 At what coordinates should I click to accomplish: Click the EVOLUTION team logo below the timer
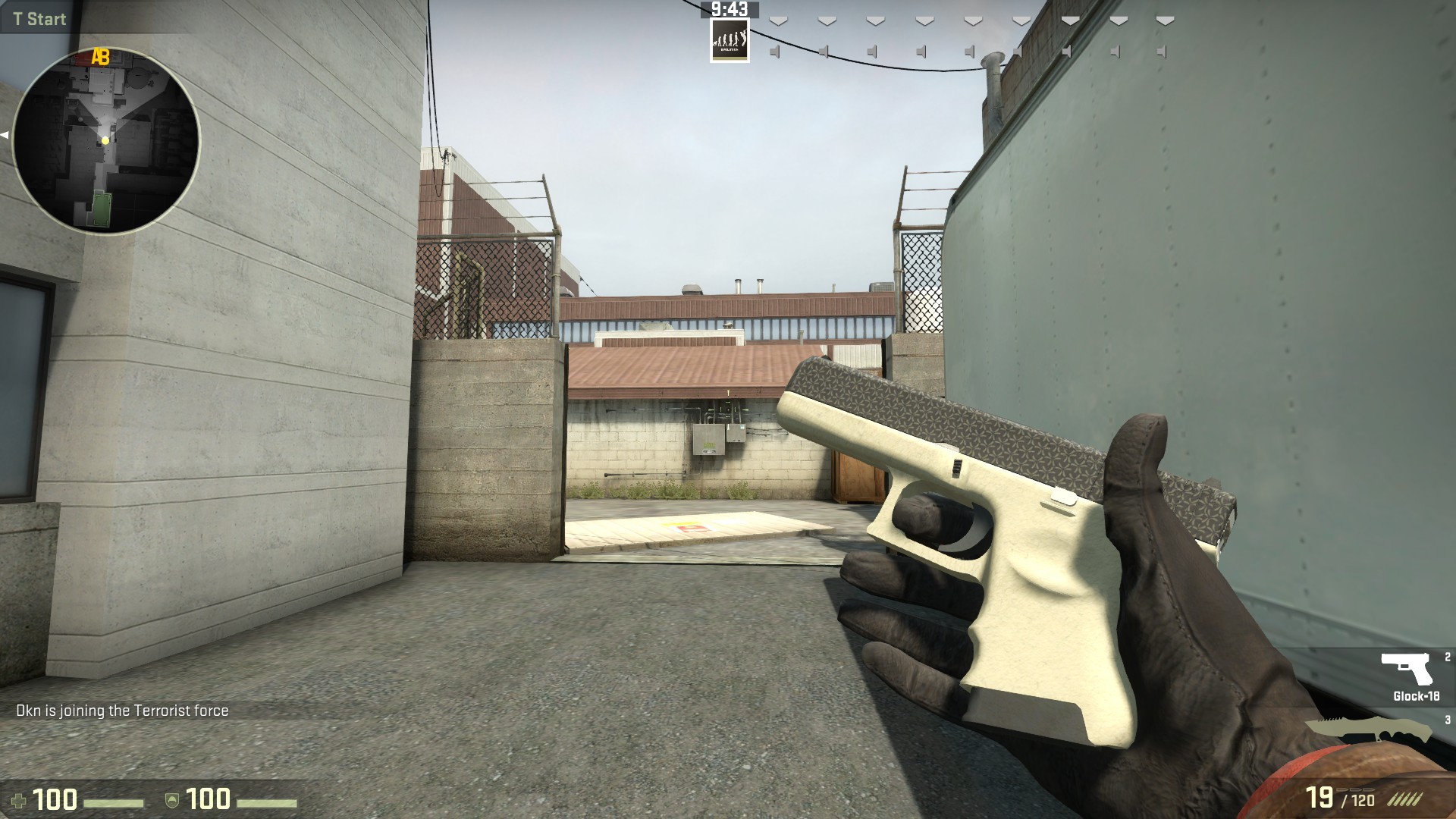point(730,41)
